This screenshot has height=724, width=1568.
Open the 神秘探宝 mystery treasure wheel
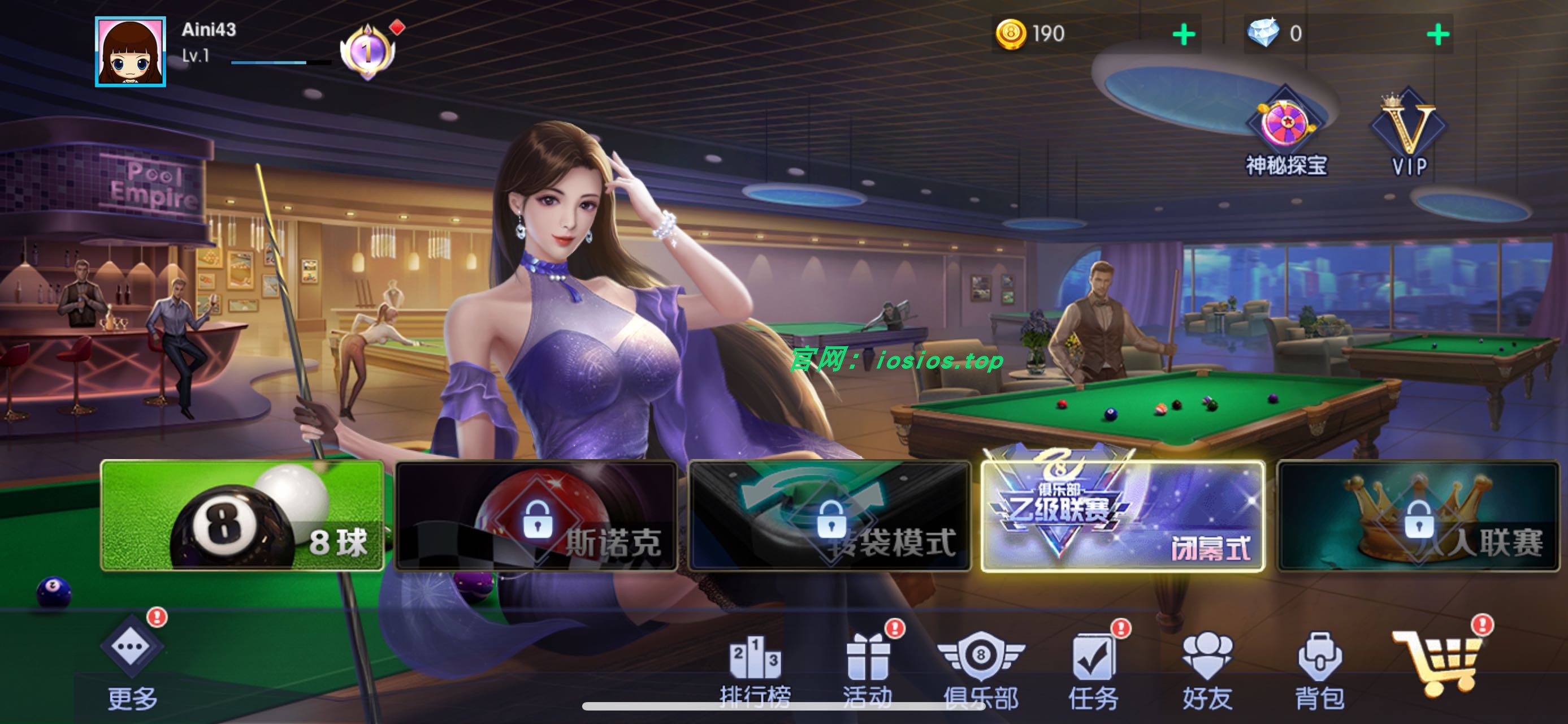click(1284, 122)
